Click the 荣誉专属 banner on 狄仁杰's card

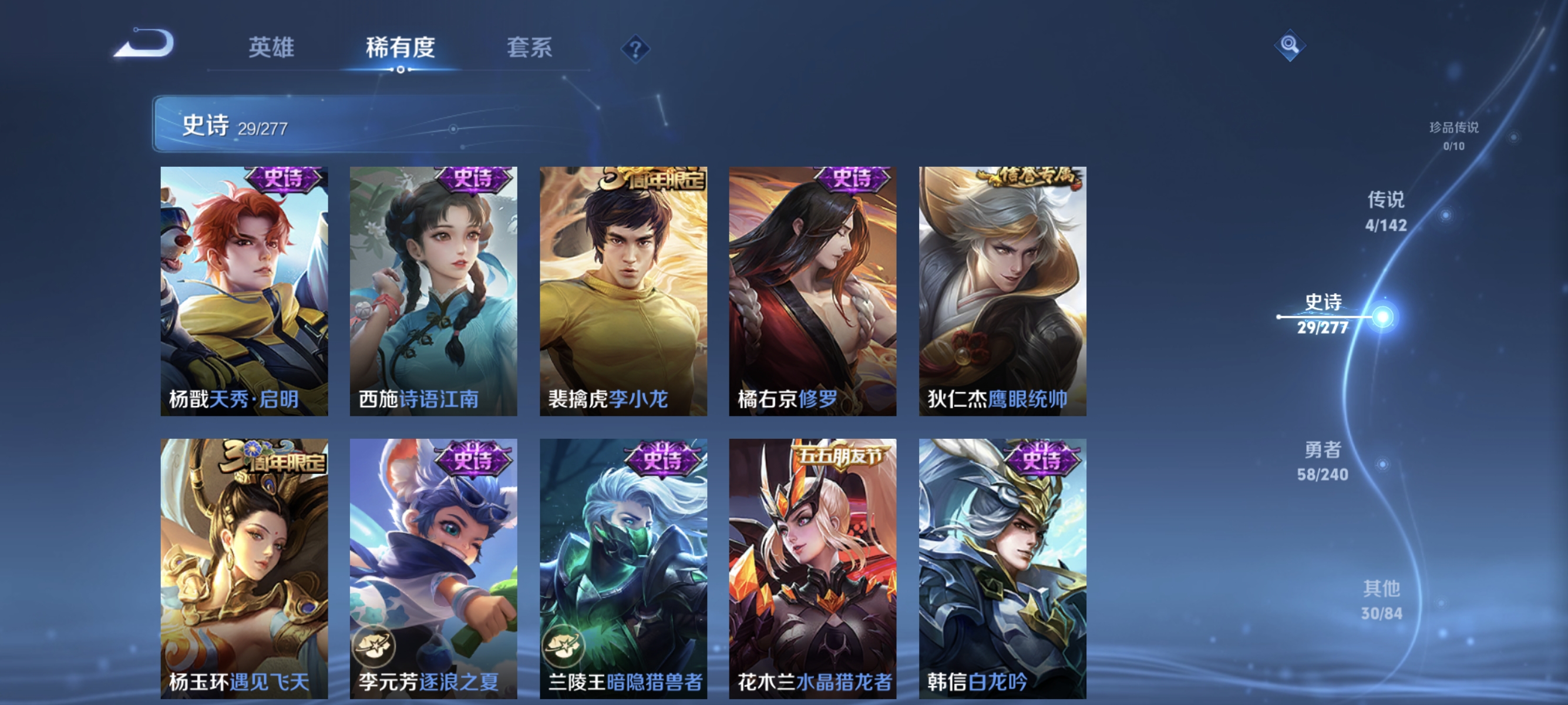pos(1035,177)
